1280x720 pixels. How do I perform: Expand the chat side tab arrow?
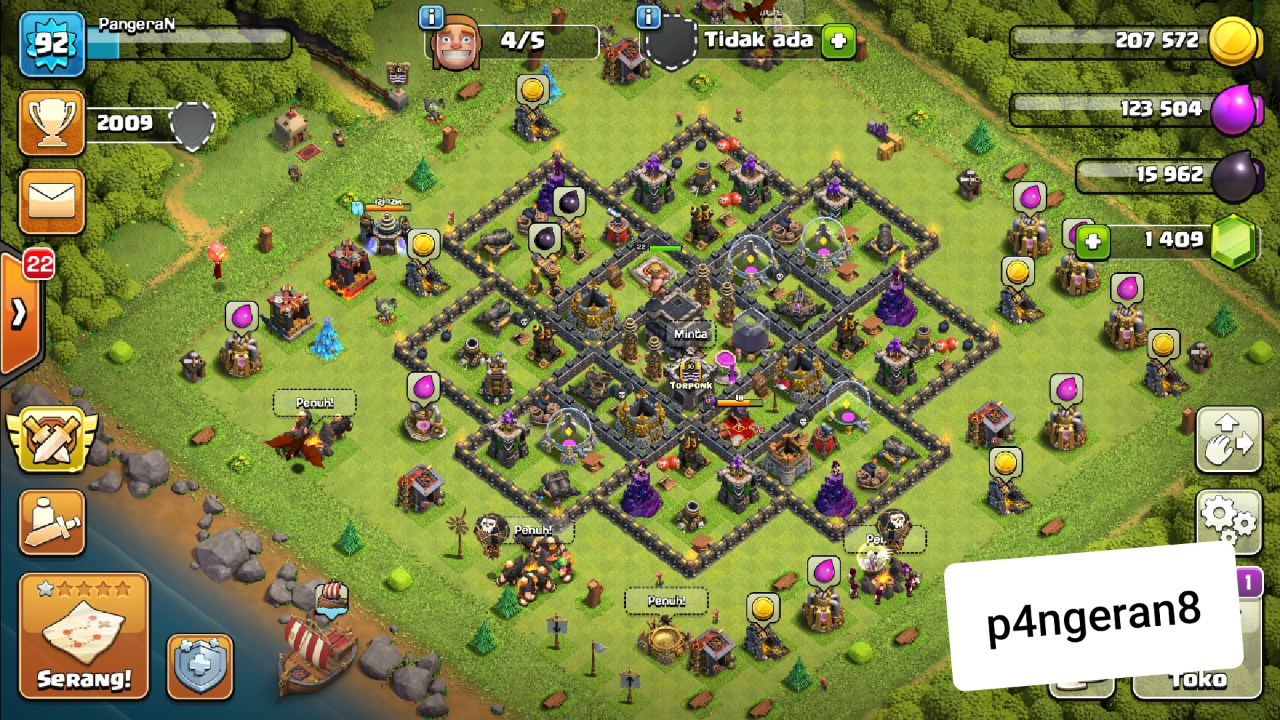(20, 313)
